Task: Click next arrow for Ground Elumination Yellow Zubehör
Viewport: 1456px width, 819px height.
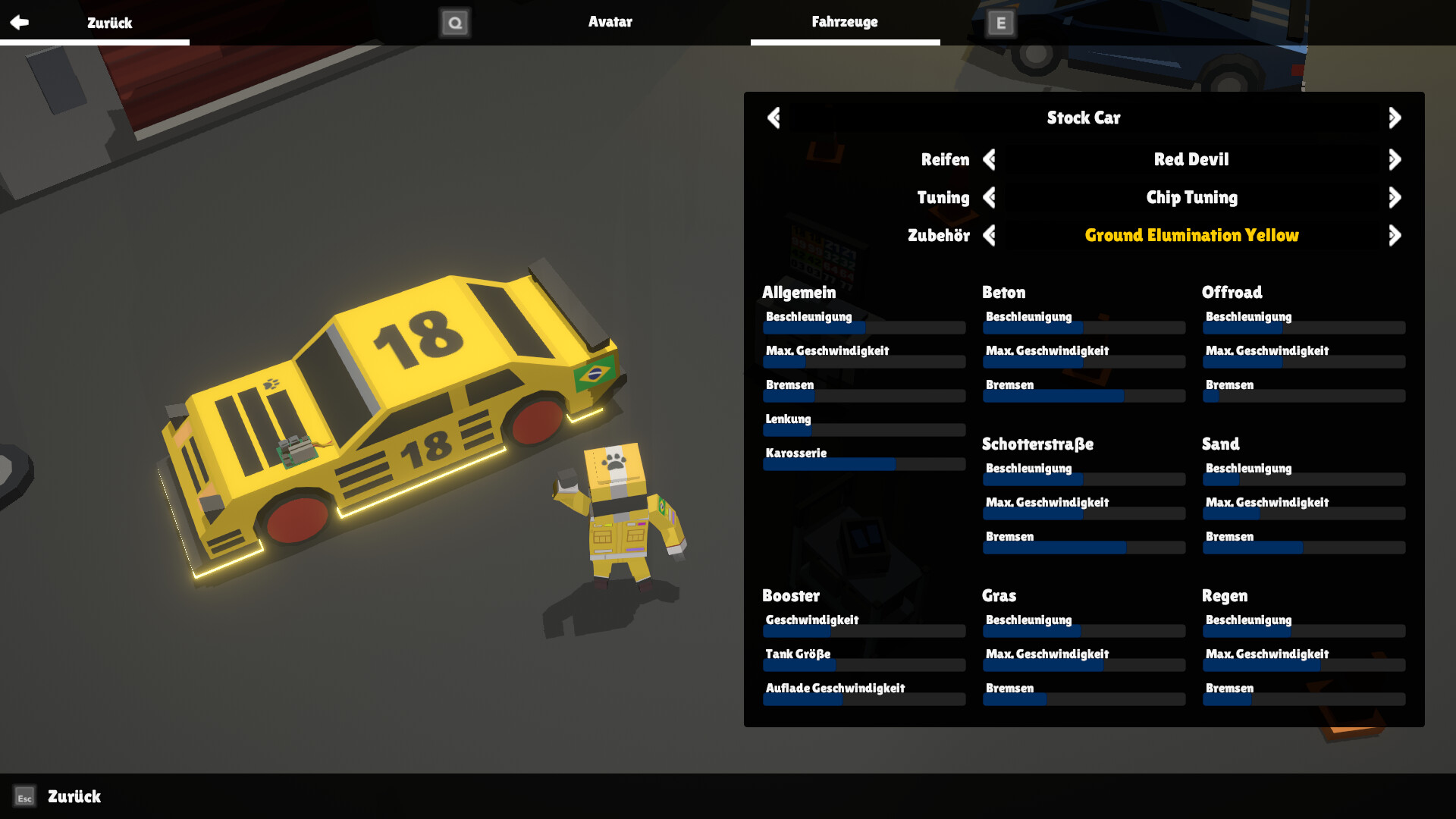Action: tap(1395, 235)
